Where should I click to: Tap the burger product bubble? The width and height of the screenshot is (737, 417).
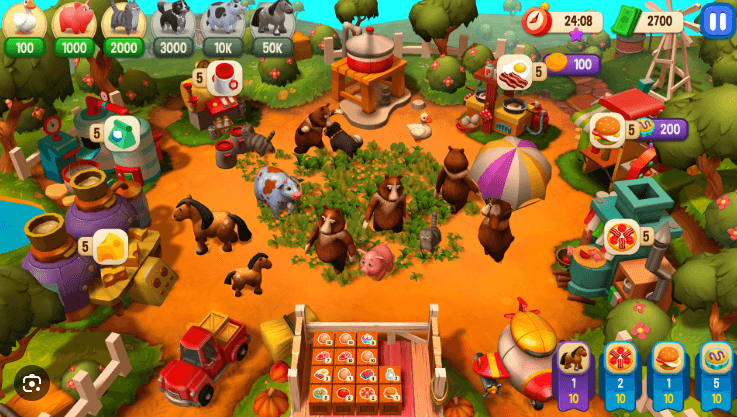606,129
